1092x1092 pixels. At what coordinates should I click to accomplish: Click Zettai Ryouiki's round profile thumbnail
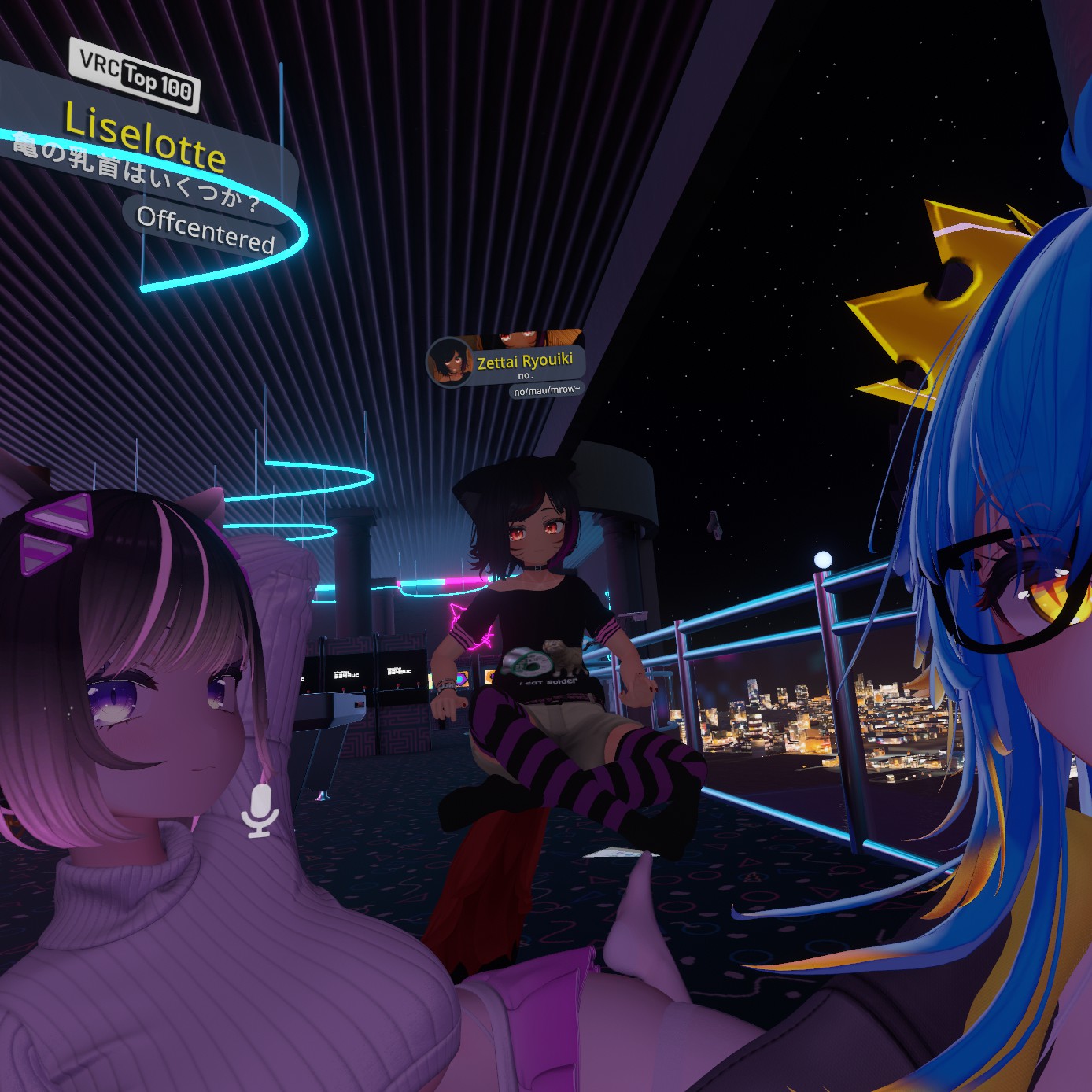point(449,363)
